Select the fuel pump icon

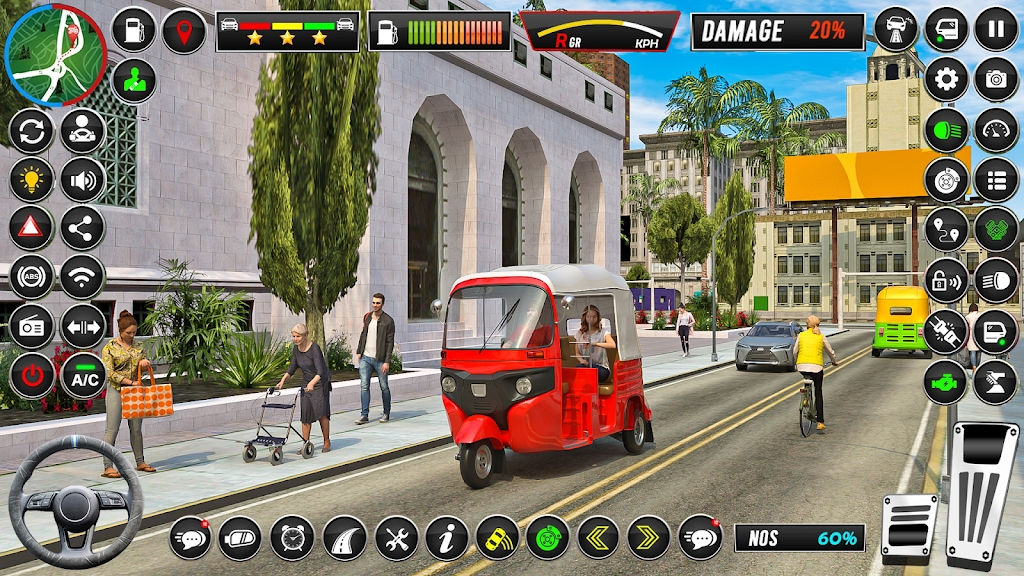[133, 30]
